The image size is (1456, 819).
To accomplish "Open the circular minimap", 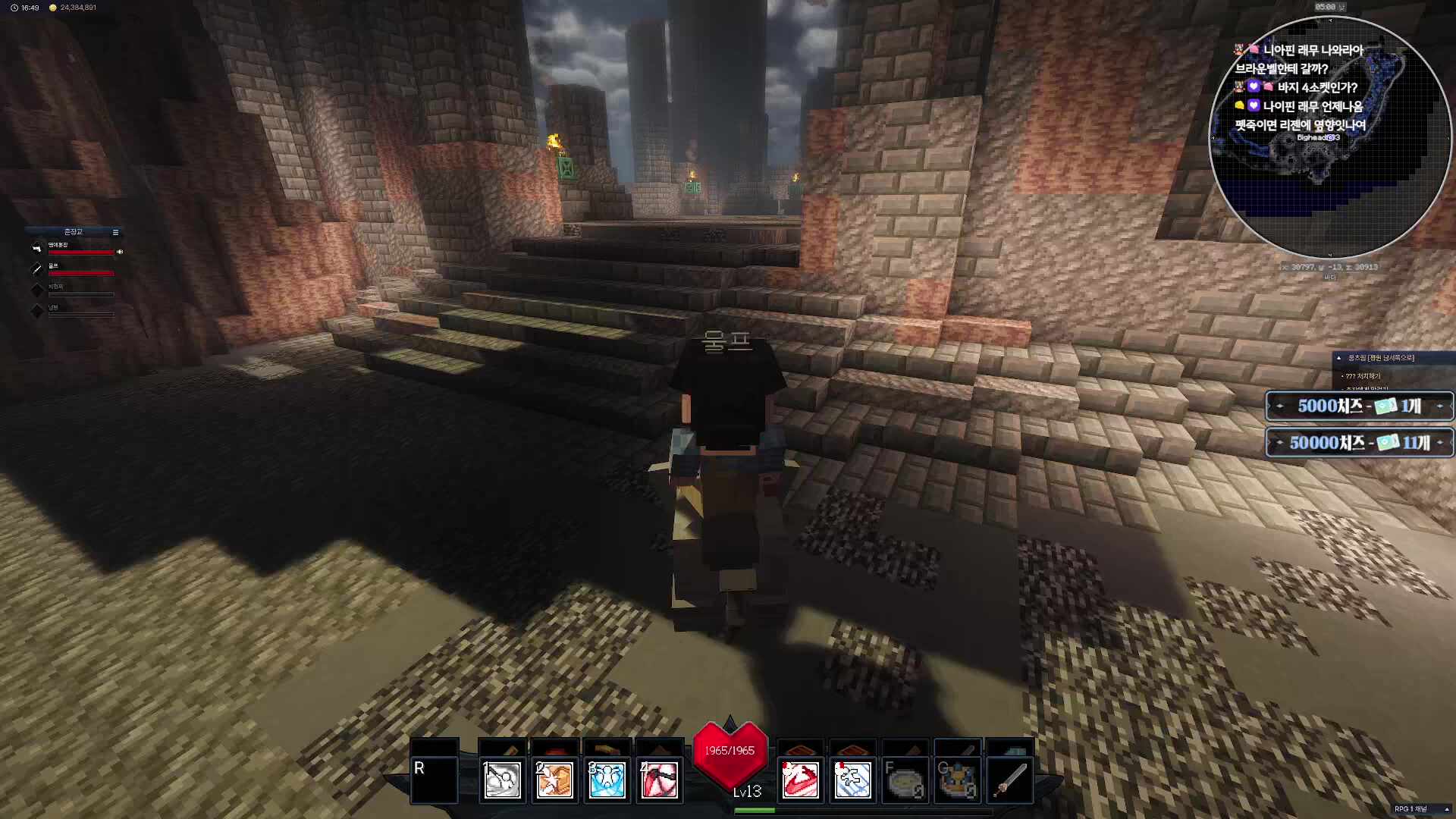I will click(x=1329, y=136).
